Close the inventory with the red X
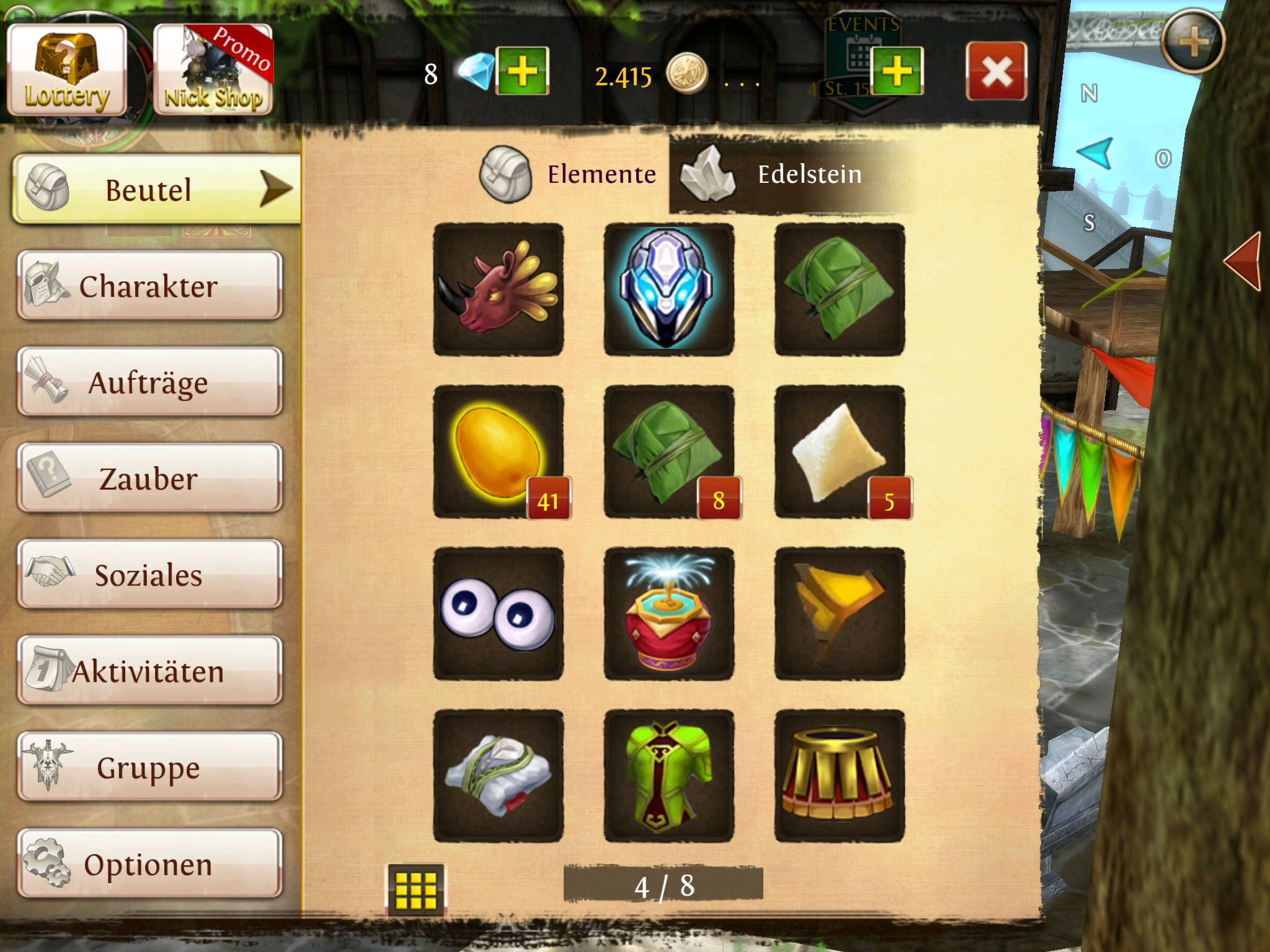Screen dimensions: 1270x952 pos(996,71)
